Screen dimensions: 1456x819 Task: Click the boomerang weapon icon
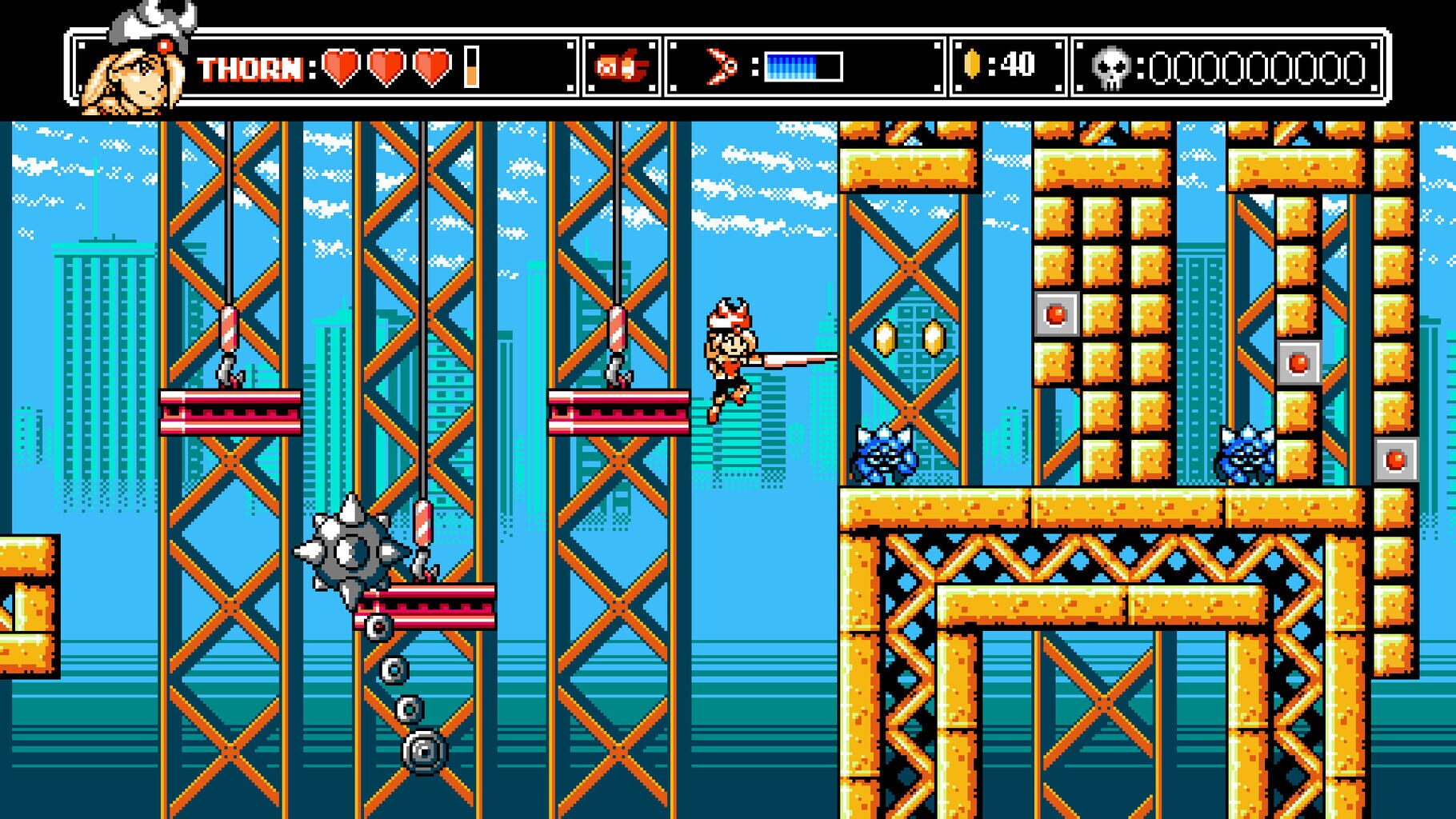(718, 66)
